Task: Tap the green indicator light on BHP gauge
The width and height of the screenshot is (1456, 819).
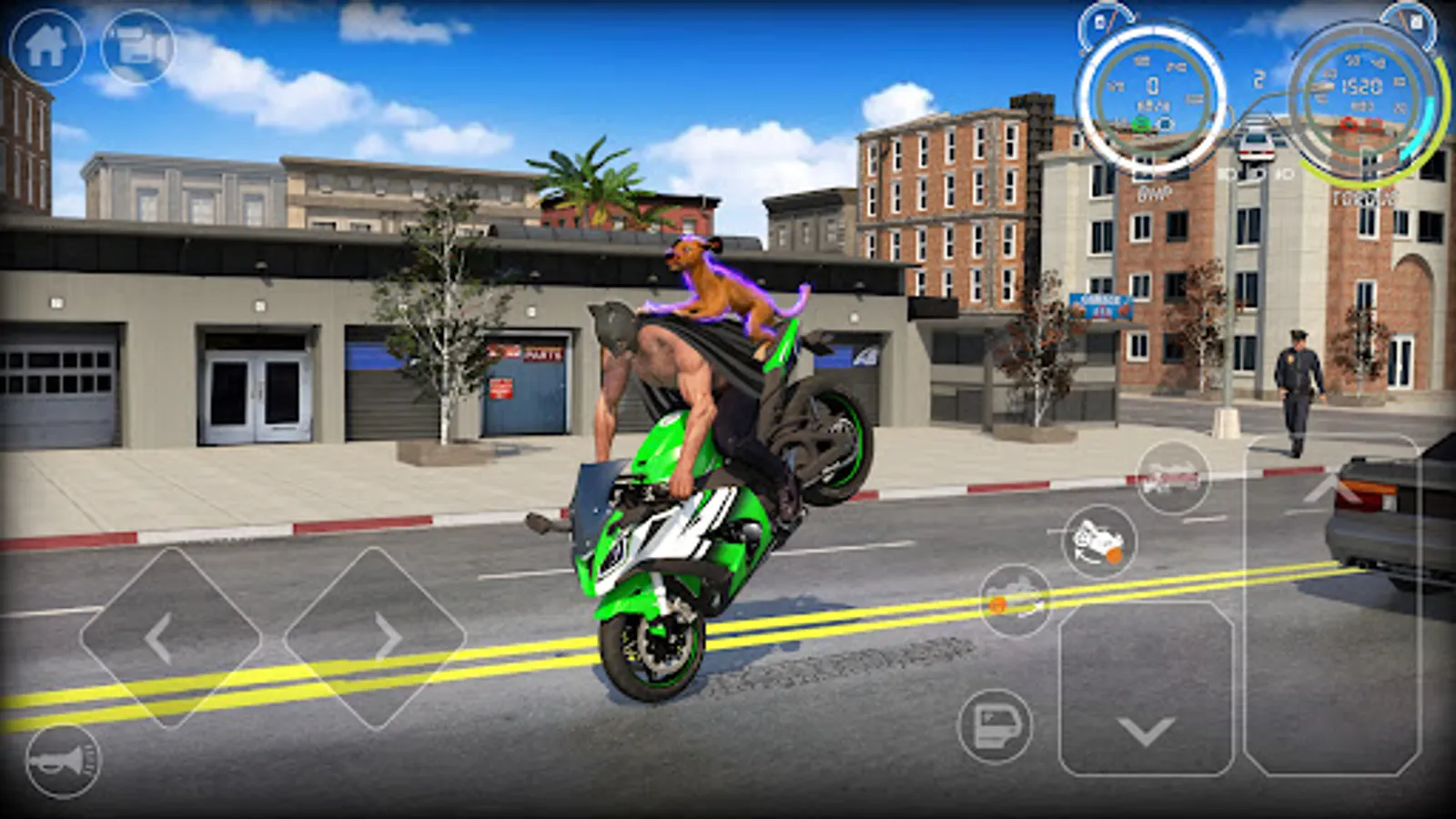Action: [1142, 125]
